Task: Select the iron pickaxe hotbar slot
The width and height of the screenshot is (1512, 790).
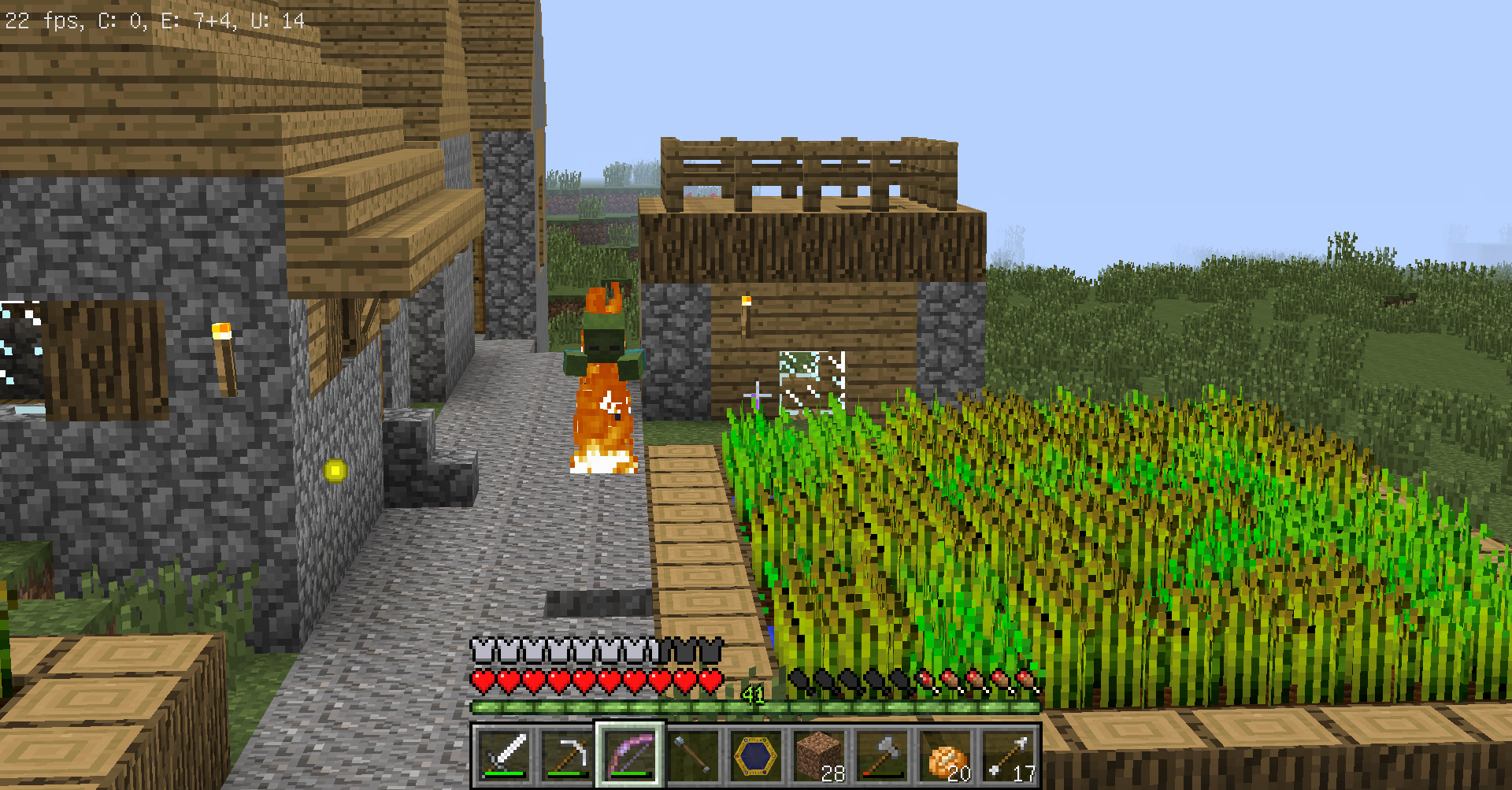Action: 567,755
